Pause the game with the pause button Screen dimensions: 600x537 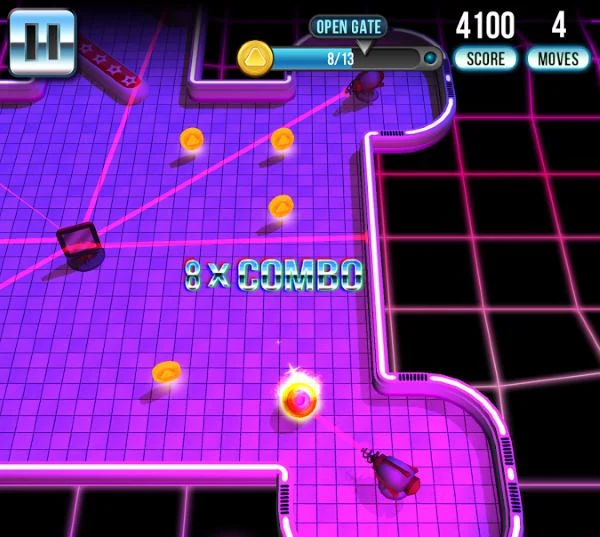point(42,42)
